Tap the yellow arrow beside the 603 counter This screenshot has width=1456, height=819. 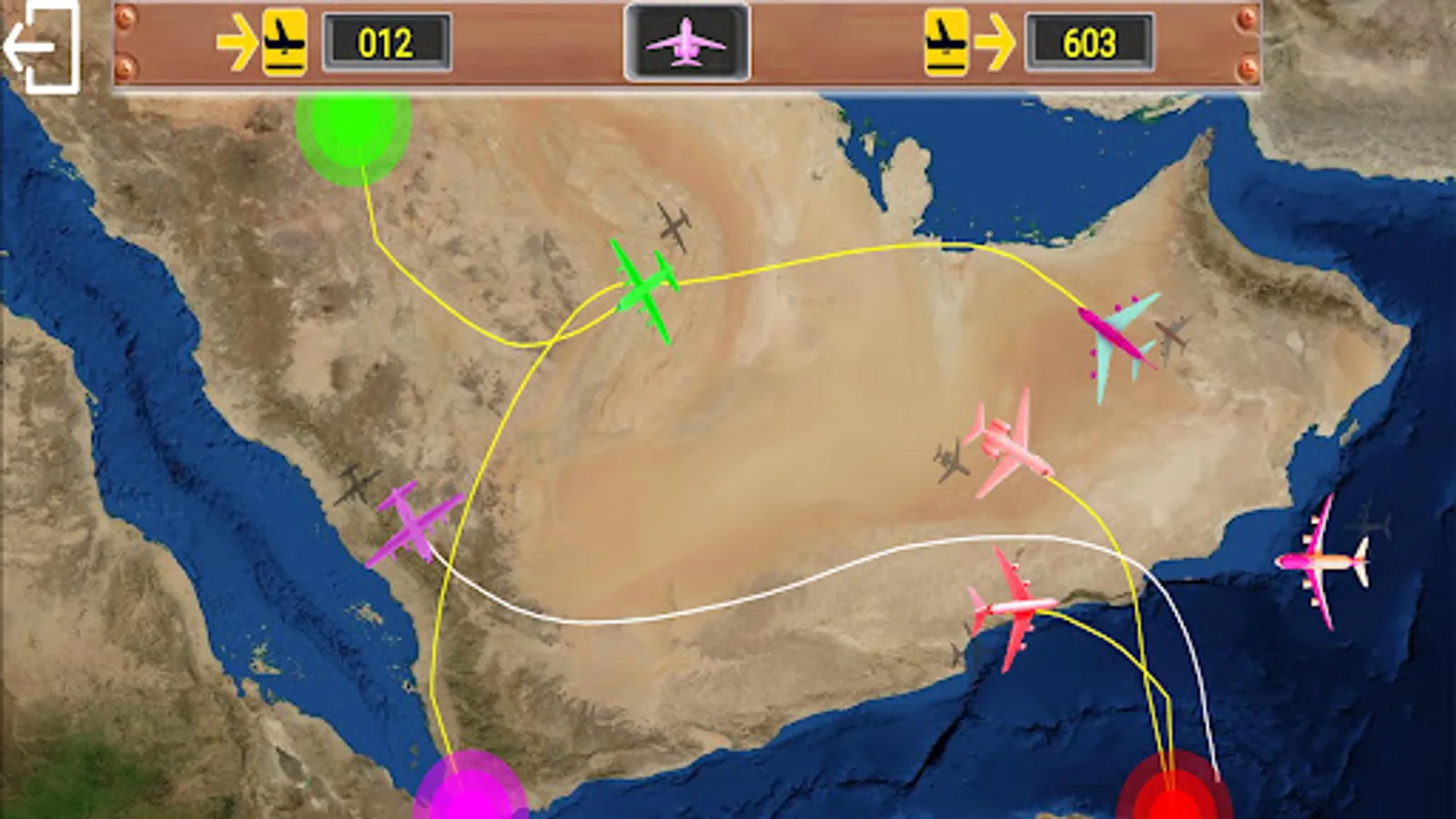(996, 41)
